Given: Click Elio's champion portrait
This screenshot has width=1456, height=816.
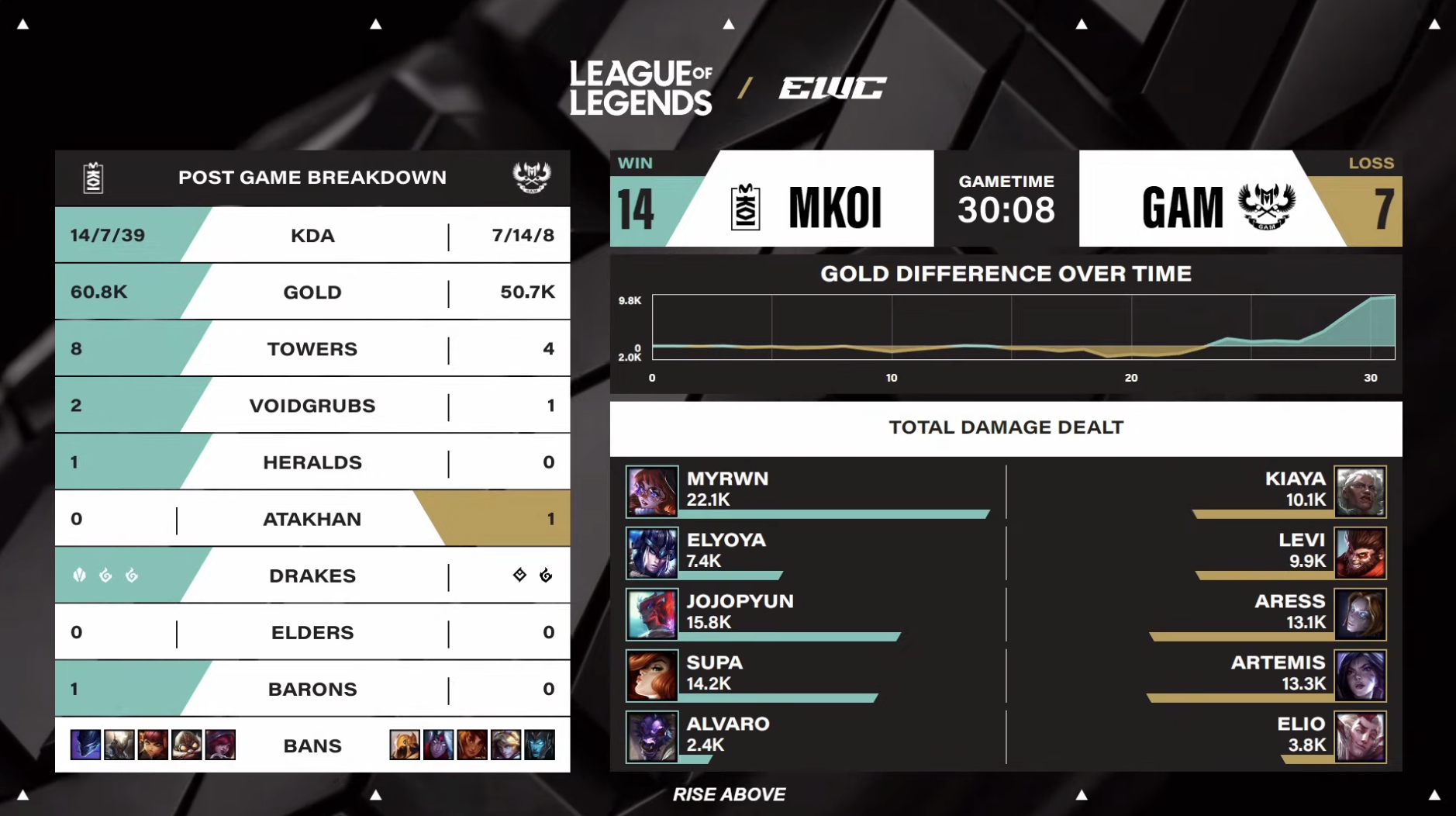Looking at the screenshot, I should 1360,737.
